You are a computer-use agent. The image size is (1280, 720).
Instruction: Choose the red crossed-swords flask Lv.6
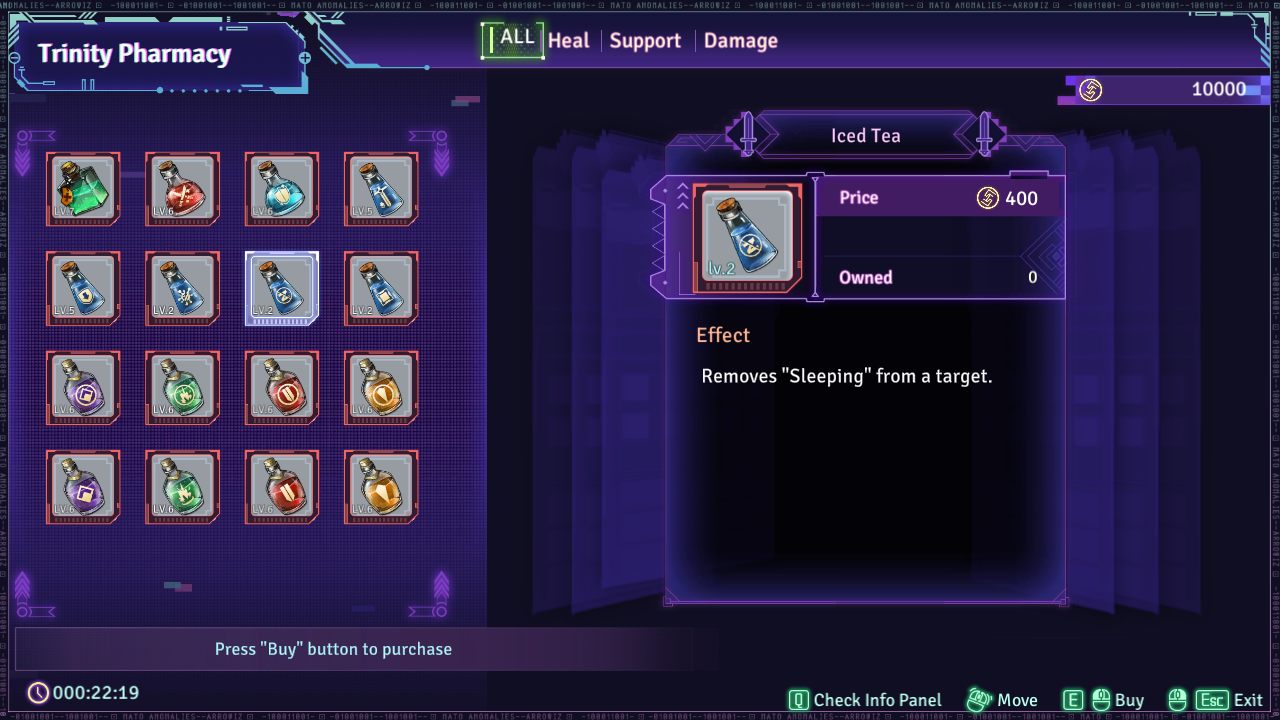click(x=182, y=189)
